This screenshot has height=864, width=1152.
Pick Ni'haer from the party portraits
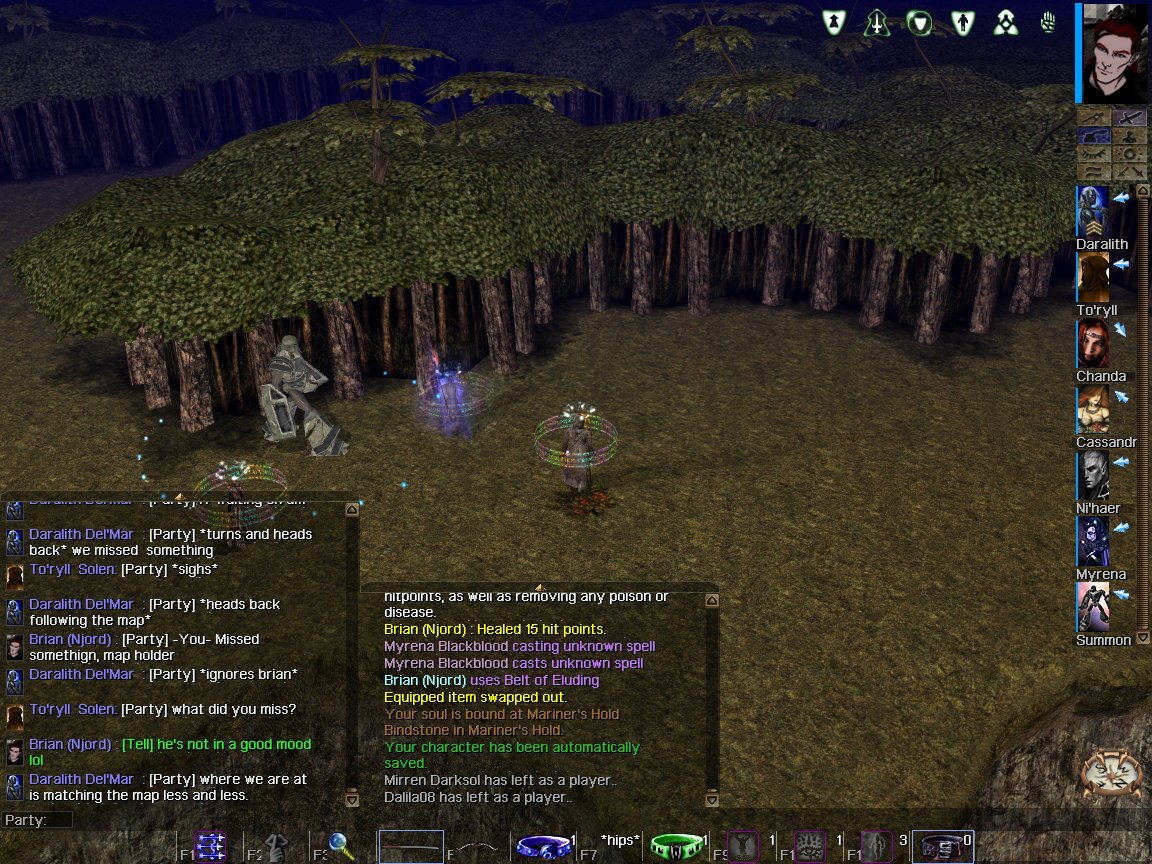point(1093,476)
